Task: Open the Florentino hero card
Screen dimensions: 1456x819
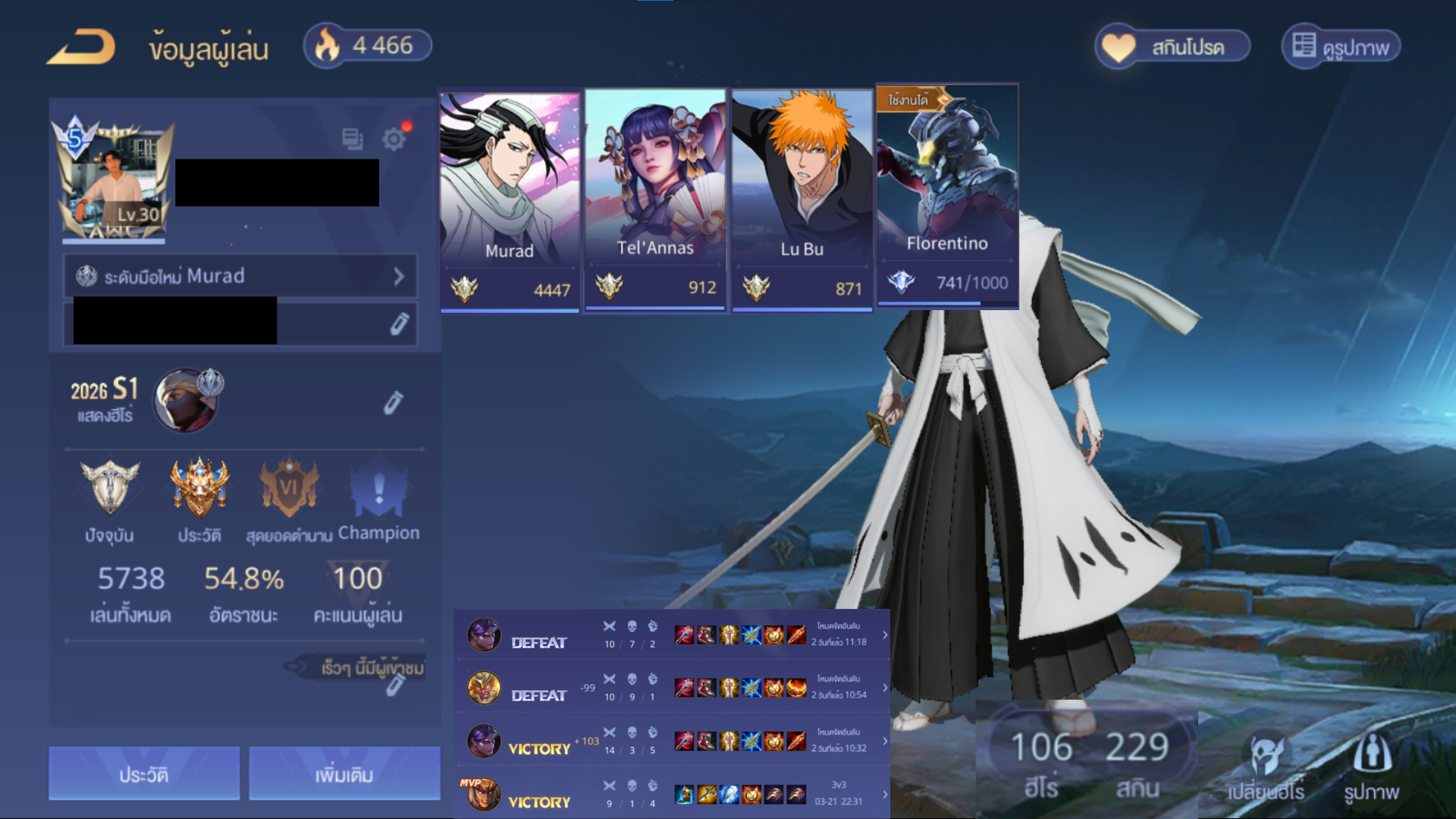Action: click(946, 197)
